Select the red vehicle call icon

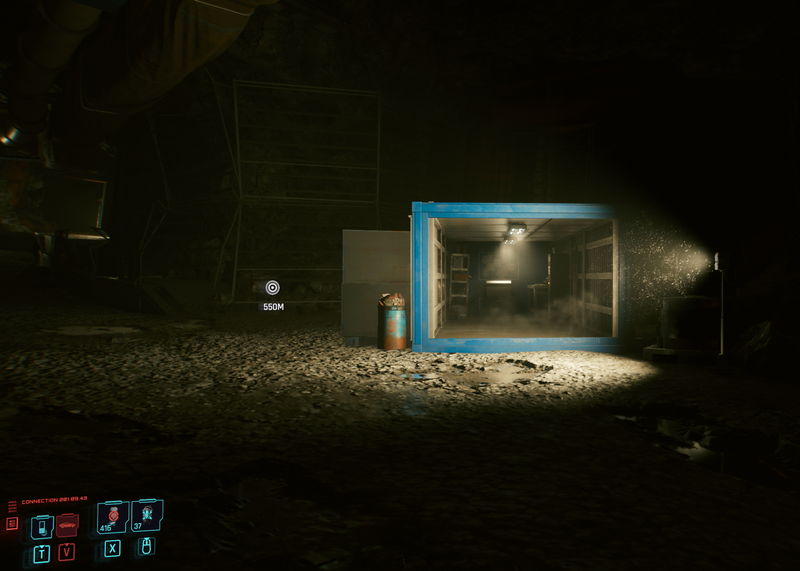[x=67, y=525]
